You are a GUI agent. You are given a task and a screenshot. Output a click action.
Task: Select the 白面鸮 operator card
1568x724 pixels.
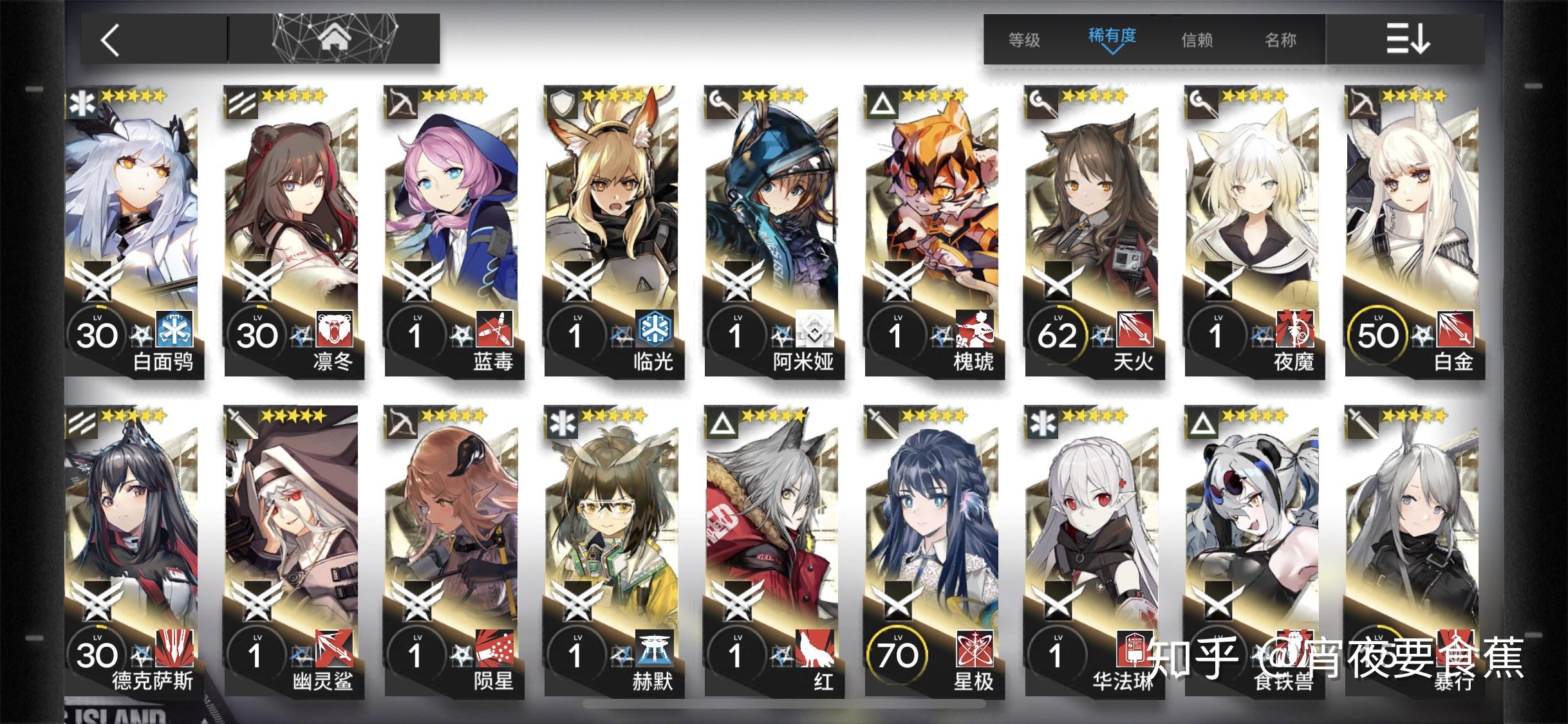(132, 232)
